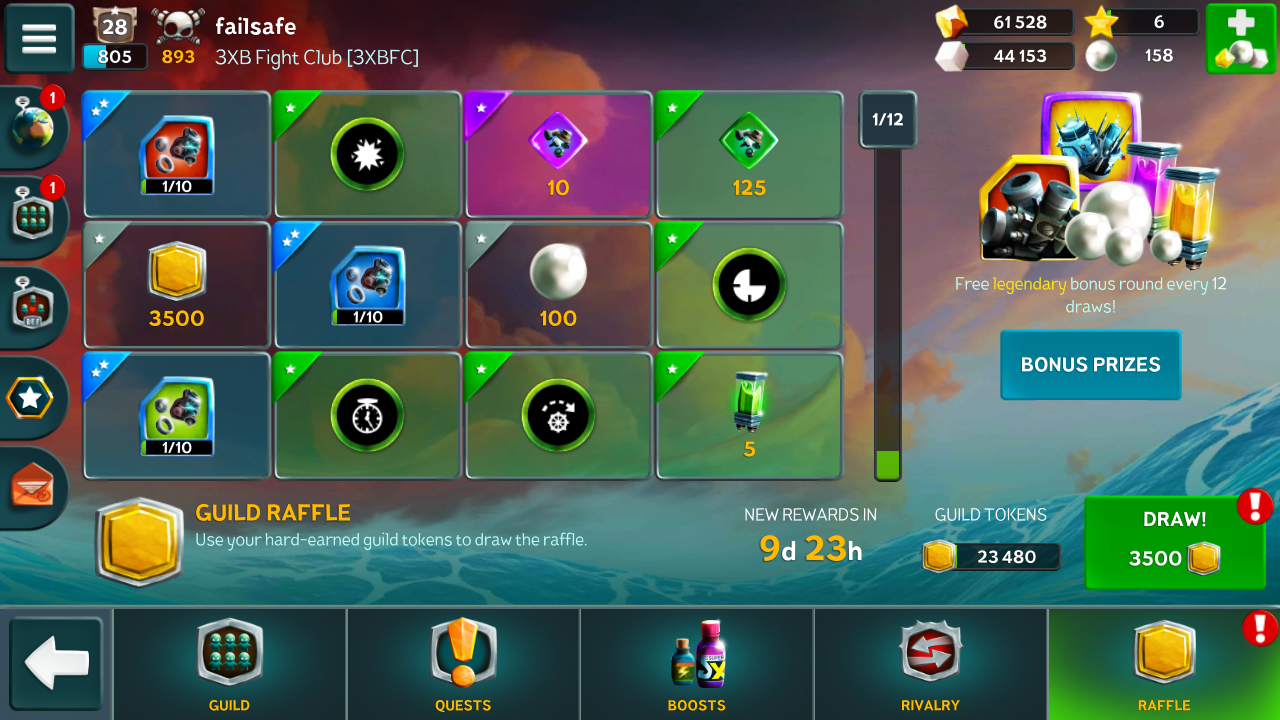
Task: Select the 100 pearls prize tile
Action: [558, 285]
